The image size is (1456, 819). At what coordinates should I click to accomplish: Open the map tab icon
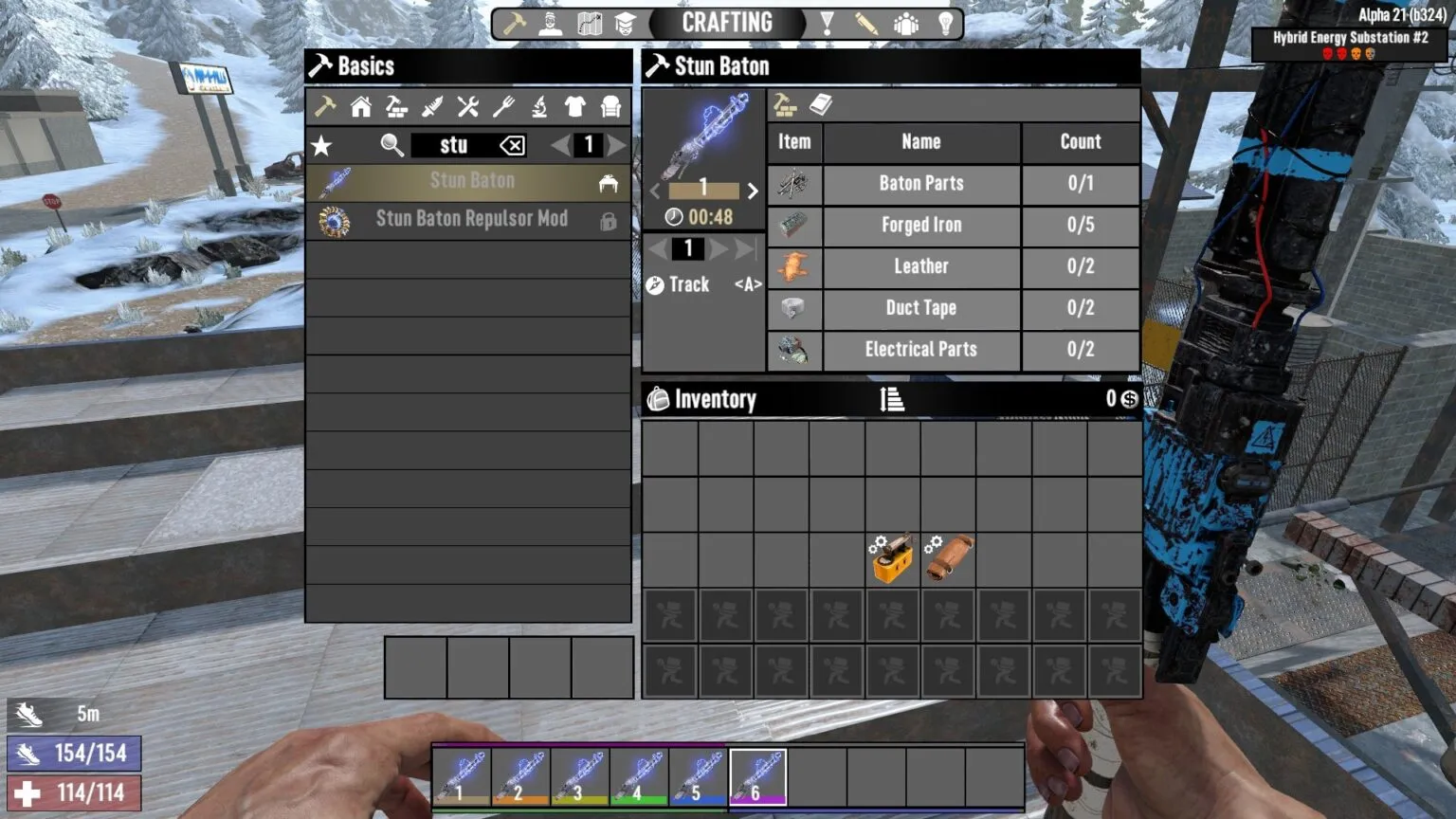[x=589, y=22]
